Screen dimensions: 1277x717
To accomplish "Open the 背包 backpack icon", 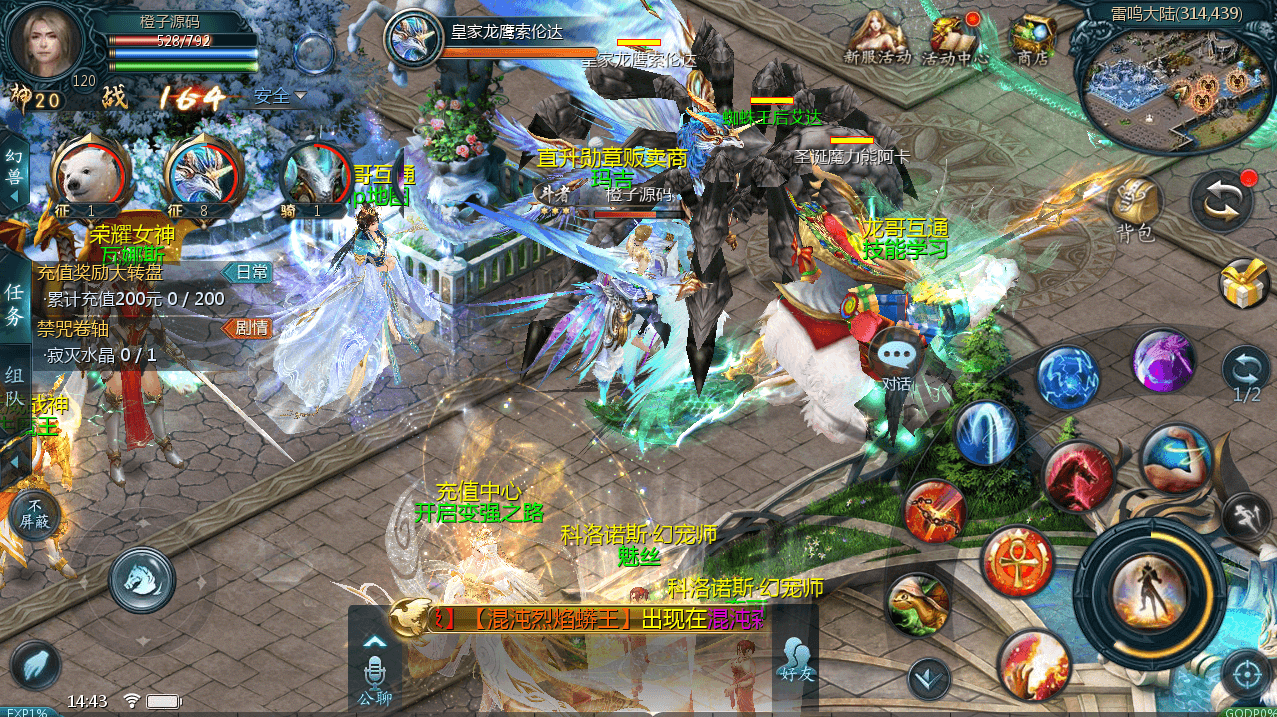I will pos(1135,206).
